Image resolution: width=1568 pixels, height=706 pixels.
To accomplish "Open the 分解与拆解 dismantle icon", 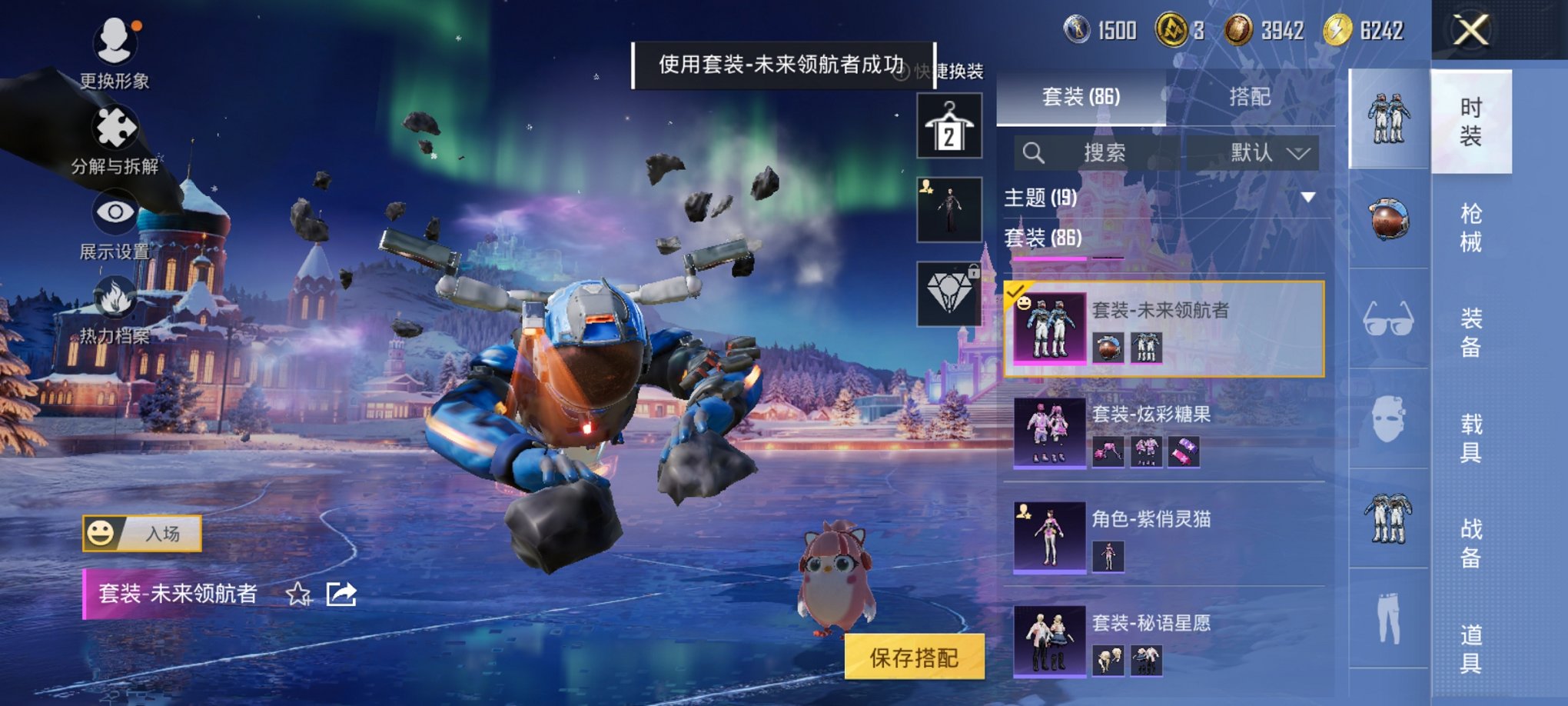I will pyautogui.click(x=114, y=125).
